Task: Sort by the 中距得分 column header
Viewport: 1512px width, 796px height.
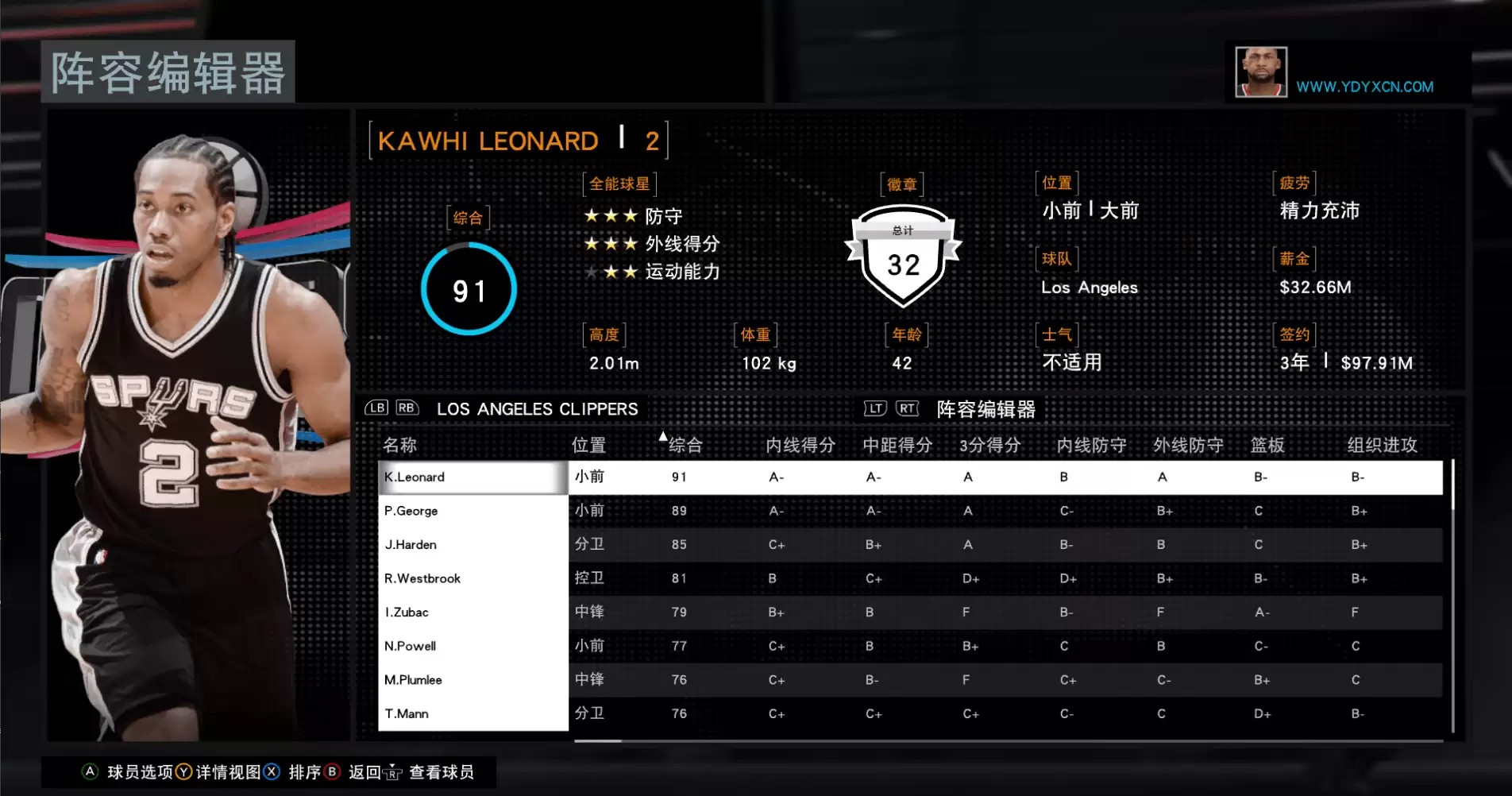Action: pos(897,445)
